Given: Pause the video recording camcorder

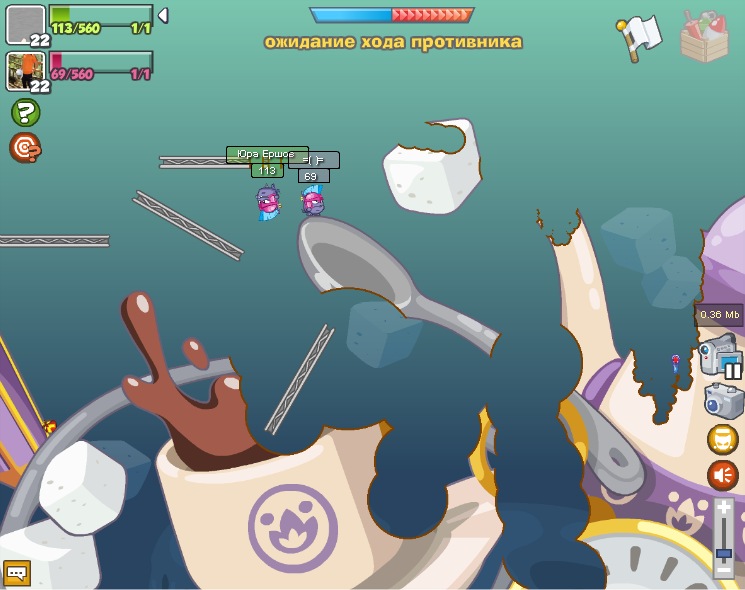Looking at the screenshot, I should tap(721, 358).
